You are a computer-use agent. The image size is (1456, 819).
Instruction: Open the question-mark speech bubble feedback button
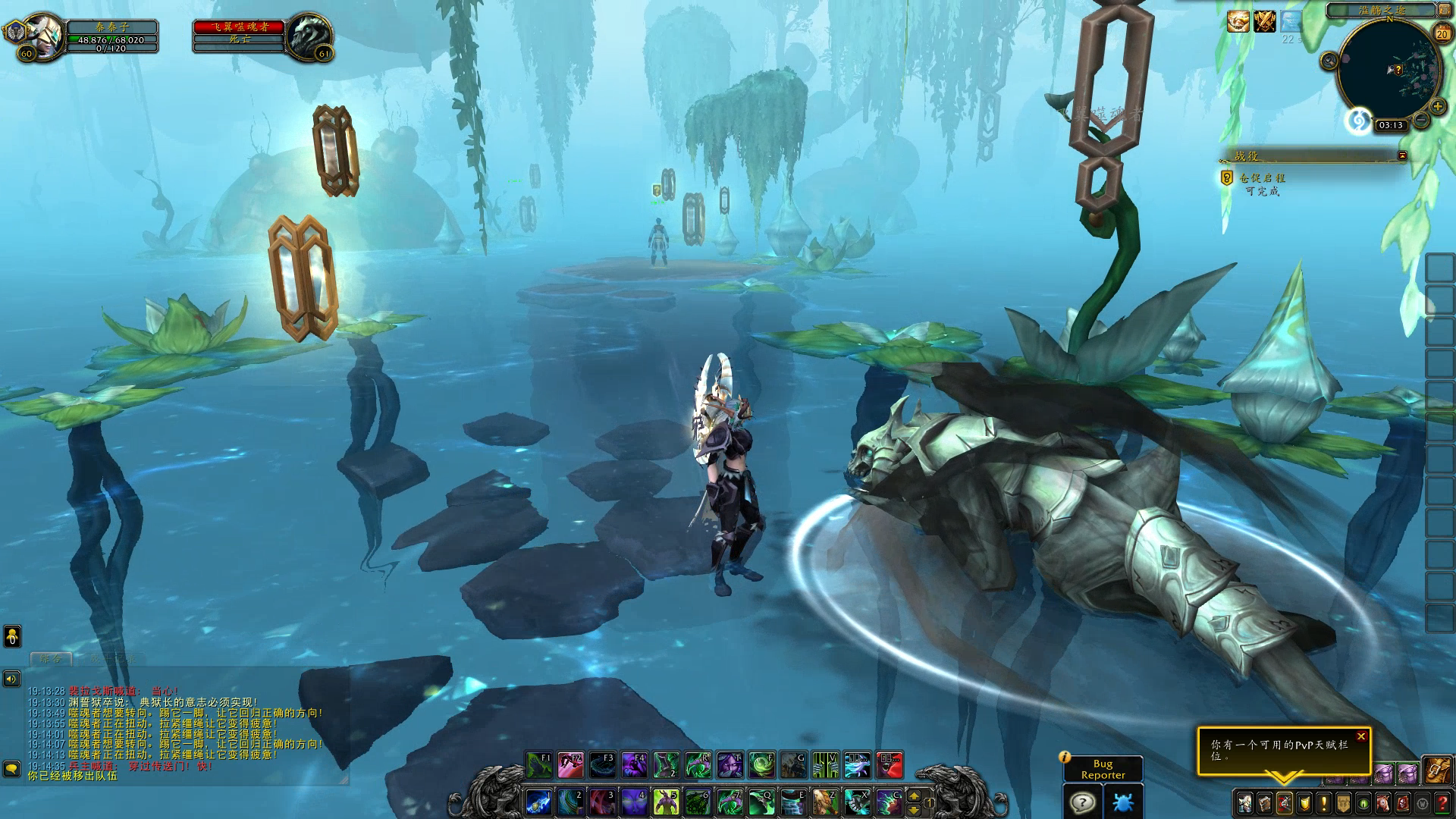[1083, 802]
